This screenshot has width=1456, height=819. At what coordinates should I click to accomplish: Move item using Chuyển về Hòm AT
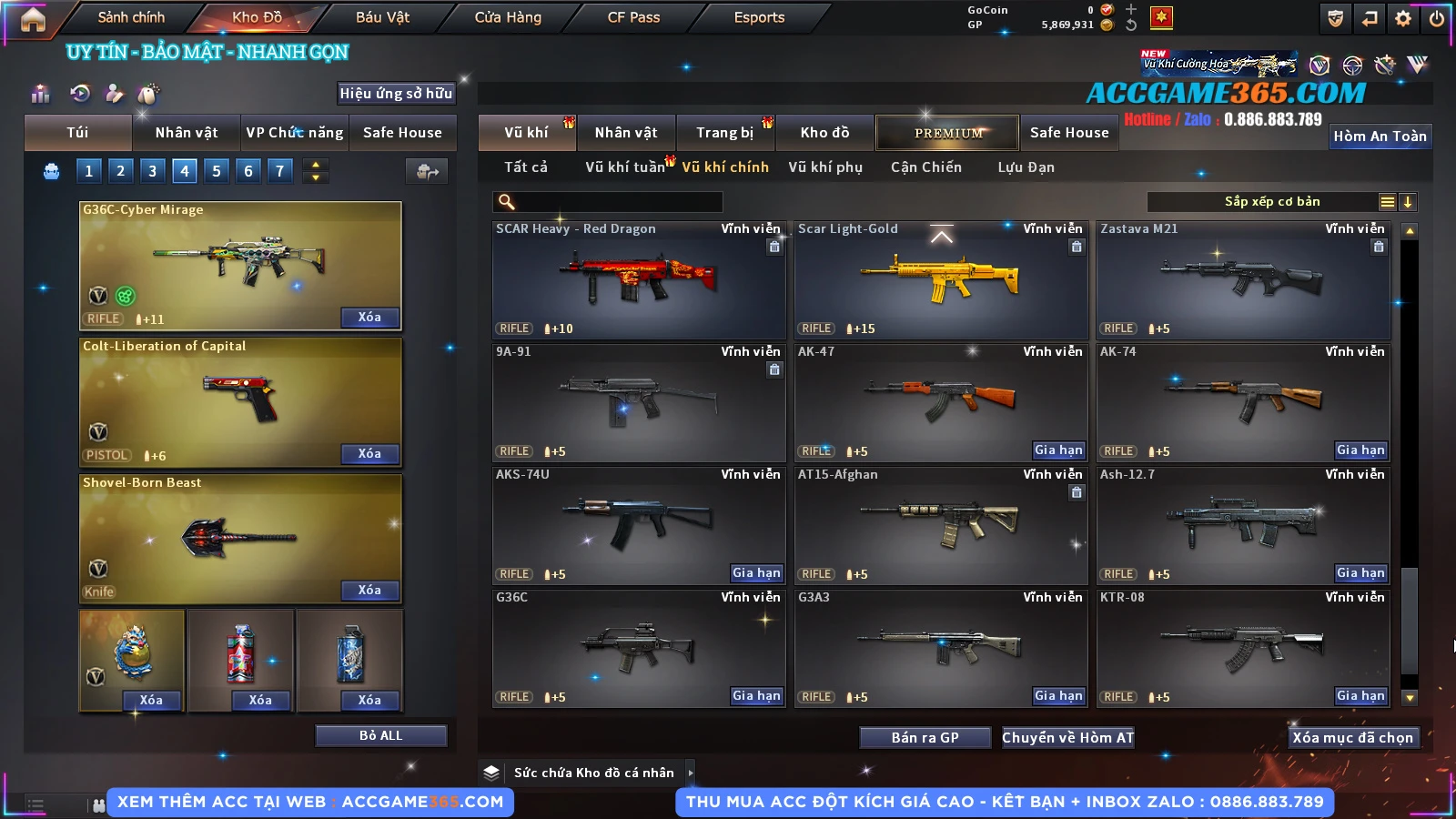(x=1067, y=737)
